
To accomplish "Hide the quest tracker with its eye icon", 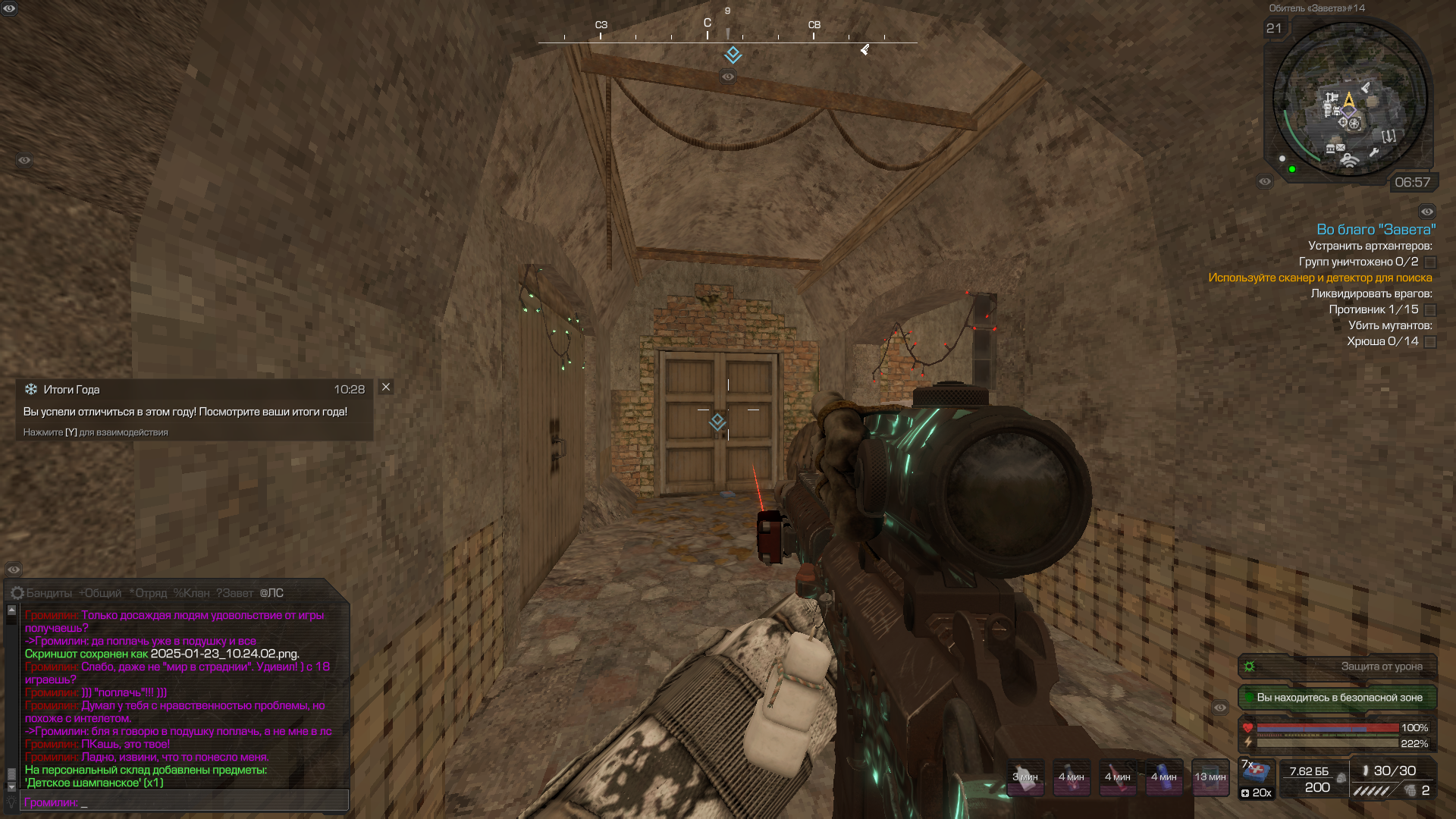I will point(1426,212).
